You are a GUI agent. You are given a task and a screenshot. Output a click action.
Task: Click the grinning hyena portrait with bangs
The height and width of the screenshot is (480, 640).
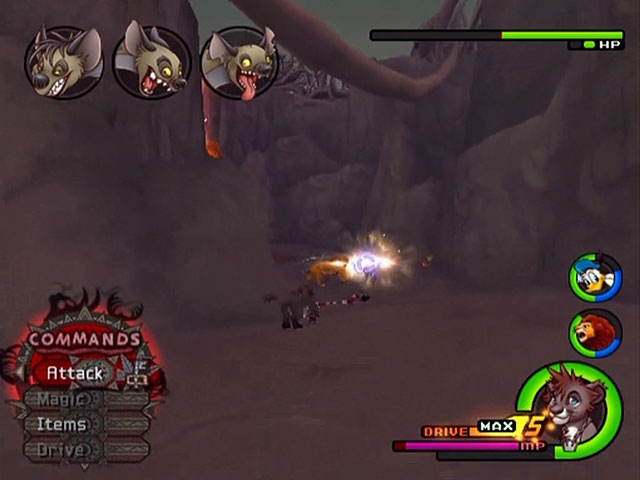(x=63, y=62)
